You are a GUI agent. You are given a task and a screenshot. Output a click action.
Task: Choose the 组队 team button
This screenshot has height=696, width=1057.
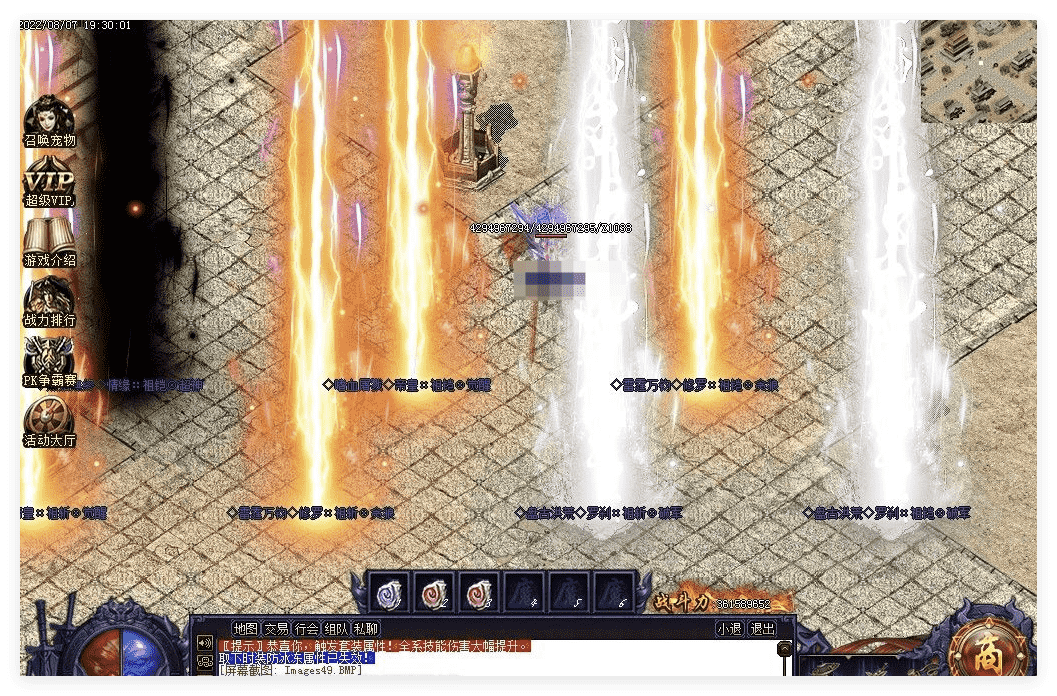(336, 629)
